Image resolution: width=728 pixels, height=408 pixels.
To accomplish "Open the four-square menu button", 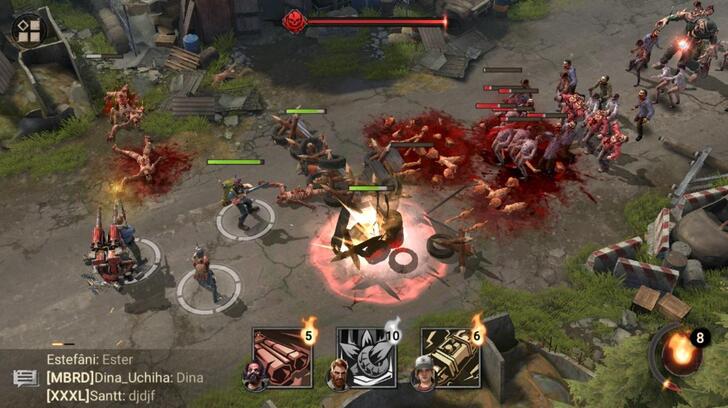I will click(30, 30).
